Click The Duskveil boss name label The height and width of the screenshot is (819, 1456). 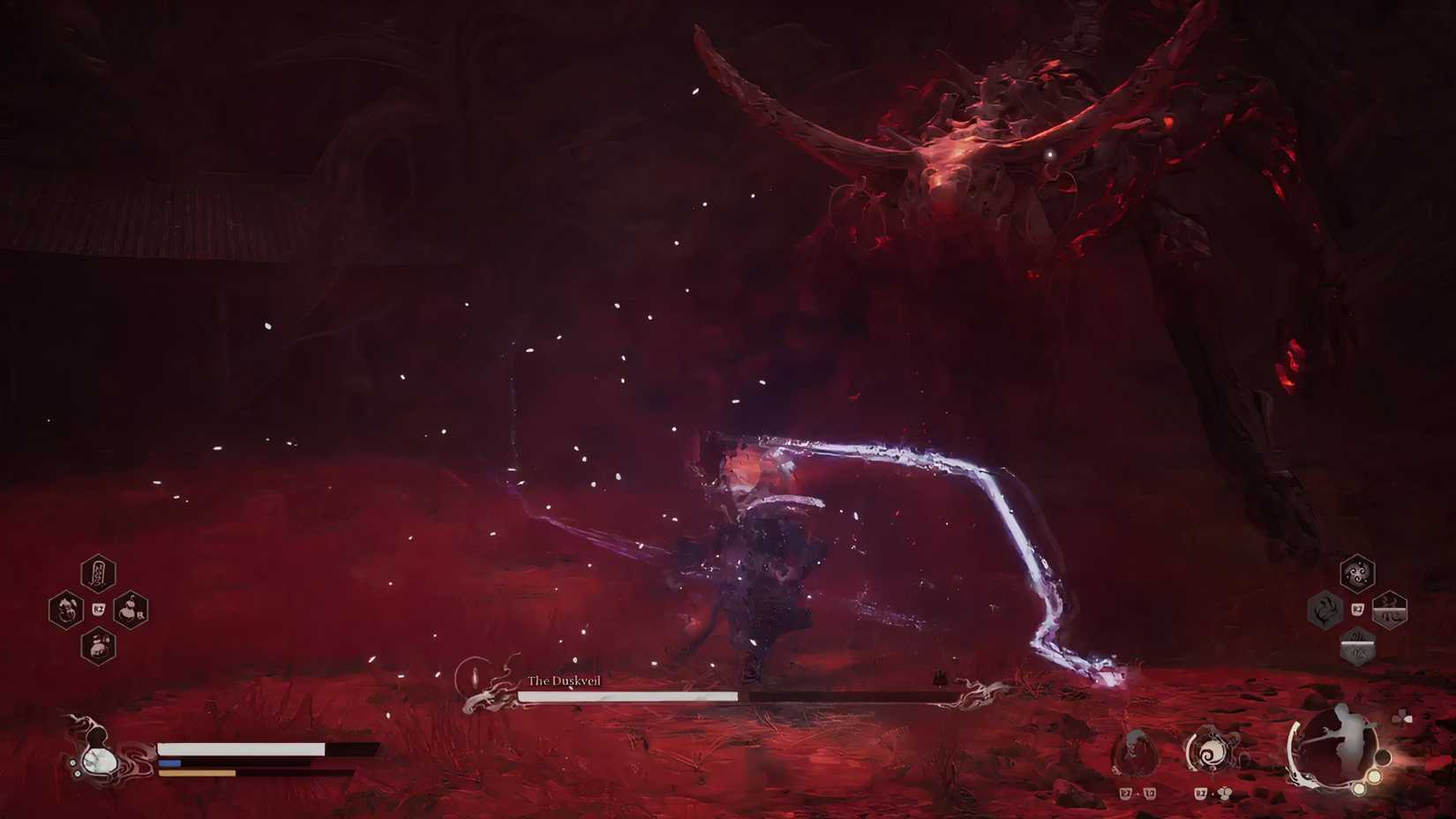(x=565, y=681)
